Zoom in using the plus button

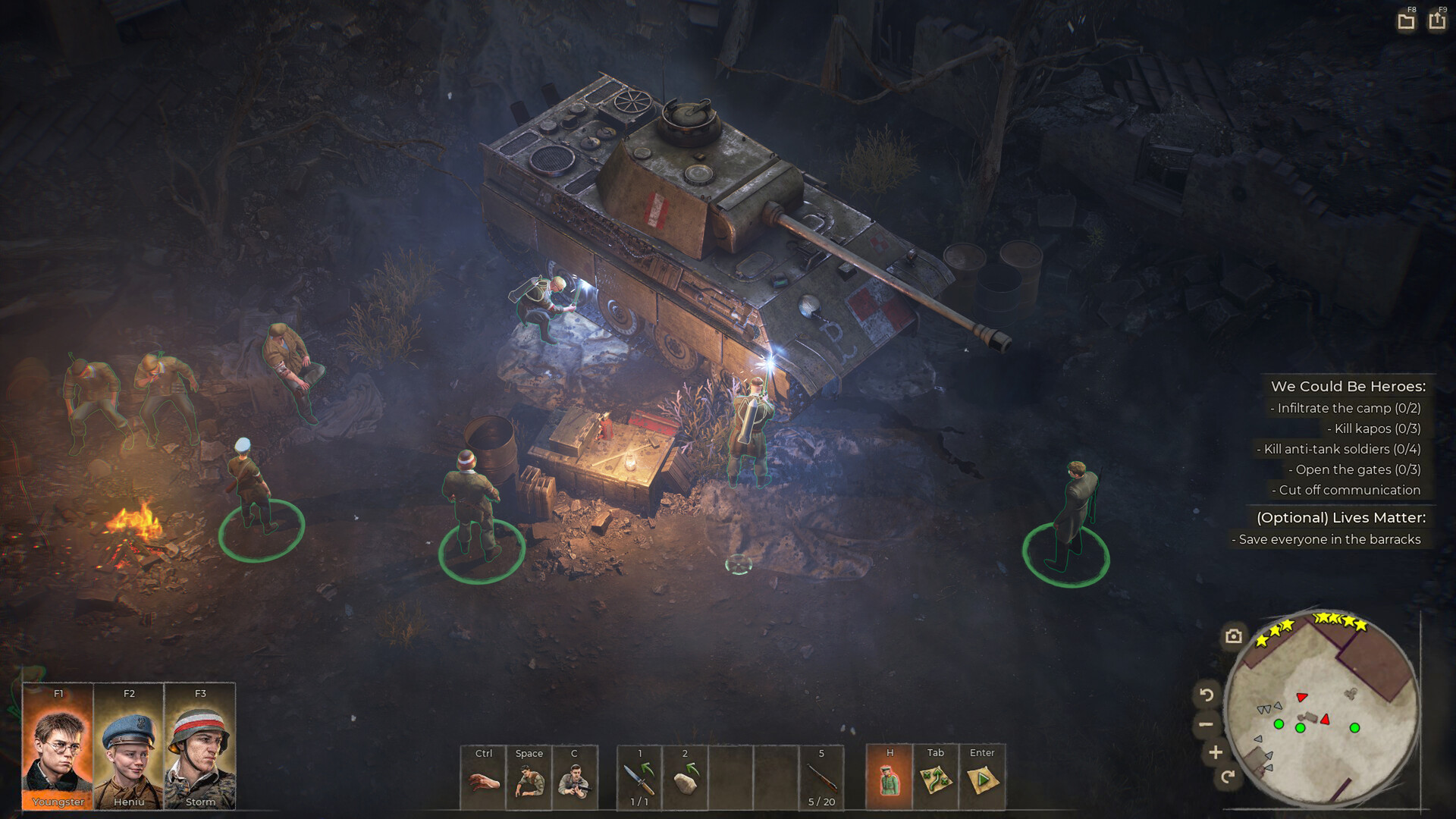click(x=1216, y=752)
